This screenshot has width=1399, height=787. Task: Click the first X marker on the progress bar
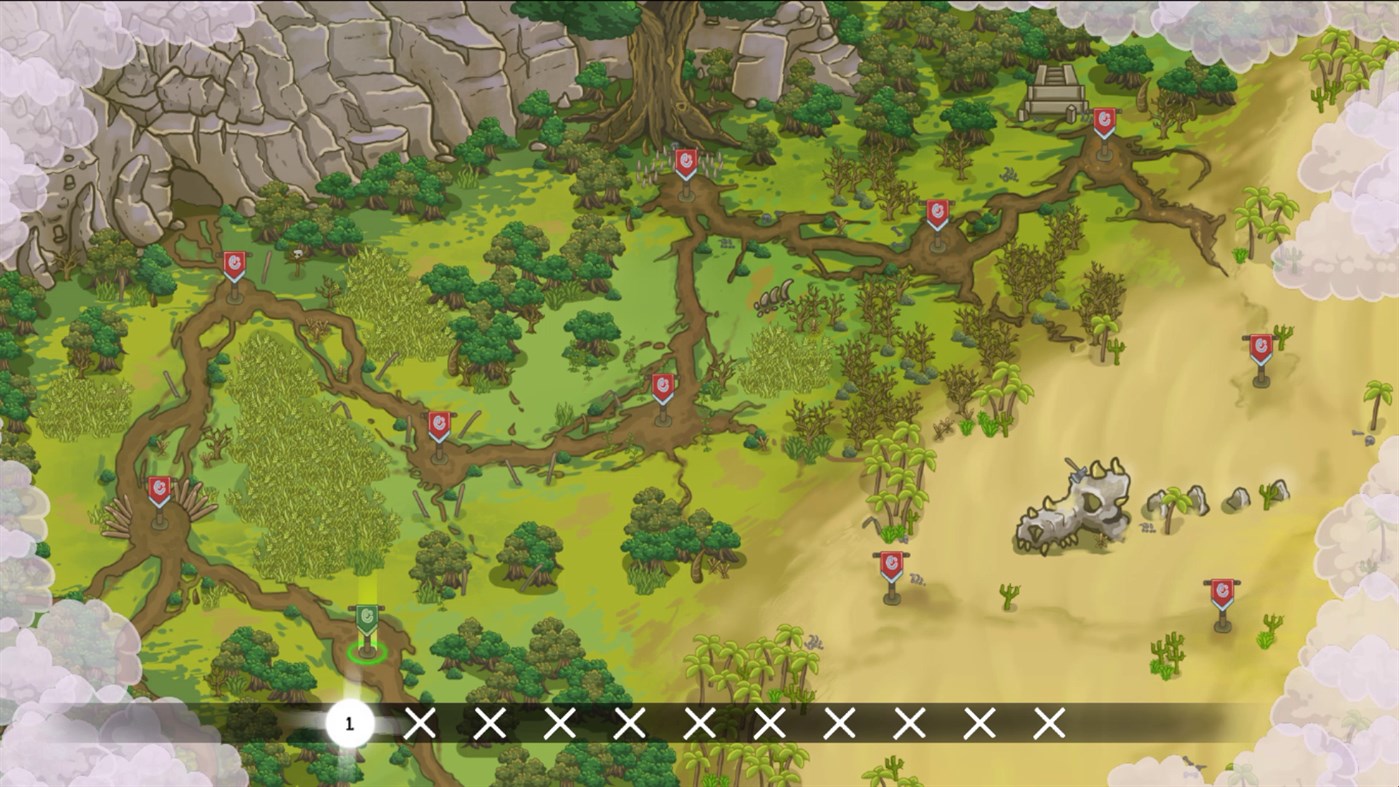[x=418, y=722]
